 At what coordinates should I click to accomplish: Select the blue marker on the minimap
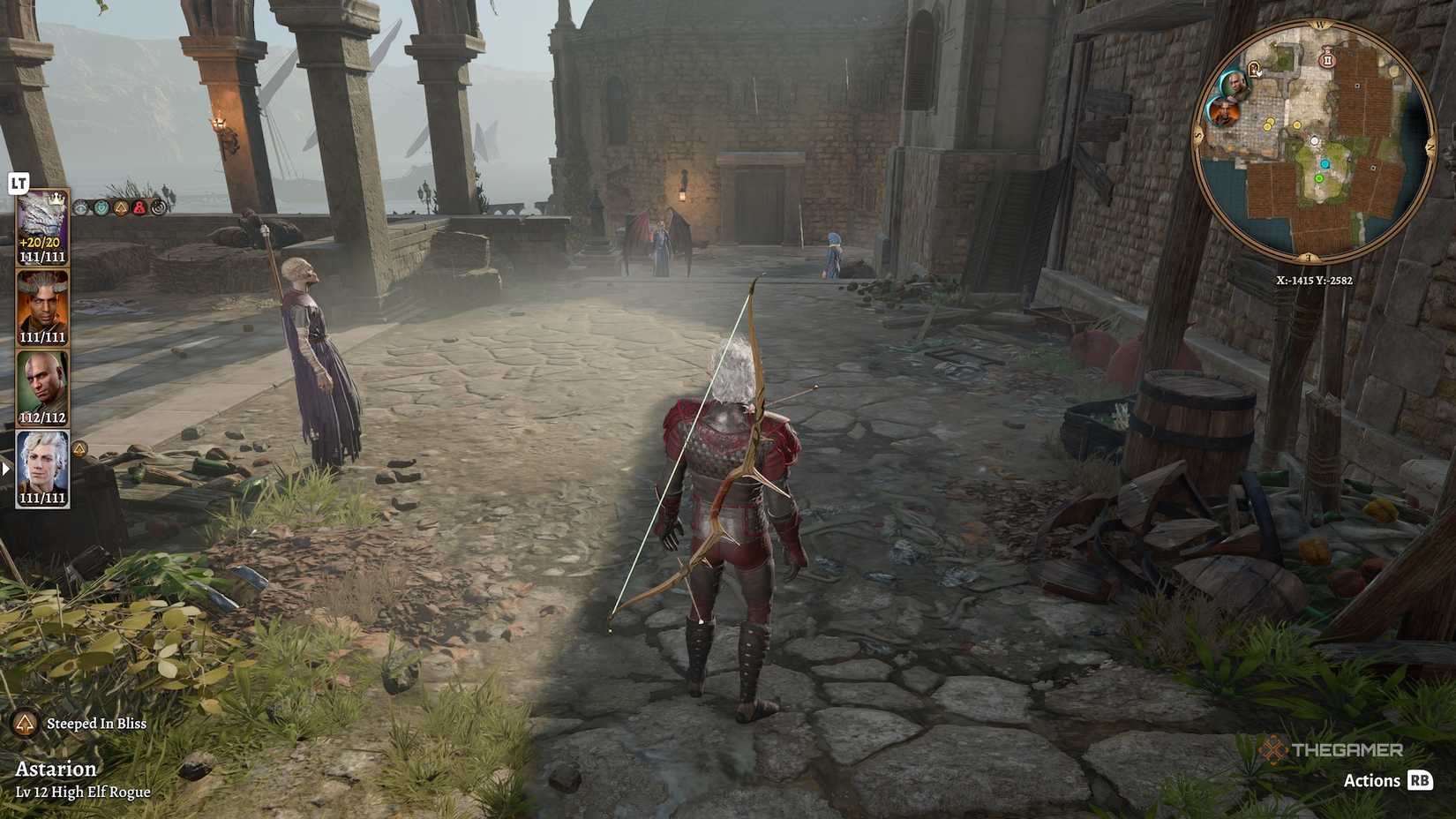click(x=1325, y=162)
